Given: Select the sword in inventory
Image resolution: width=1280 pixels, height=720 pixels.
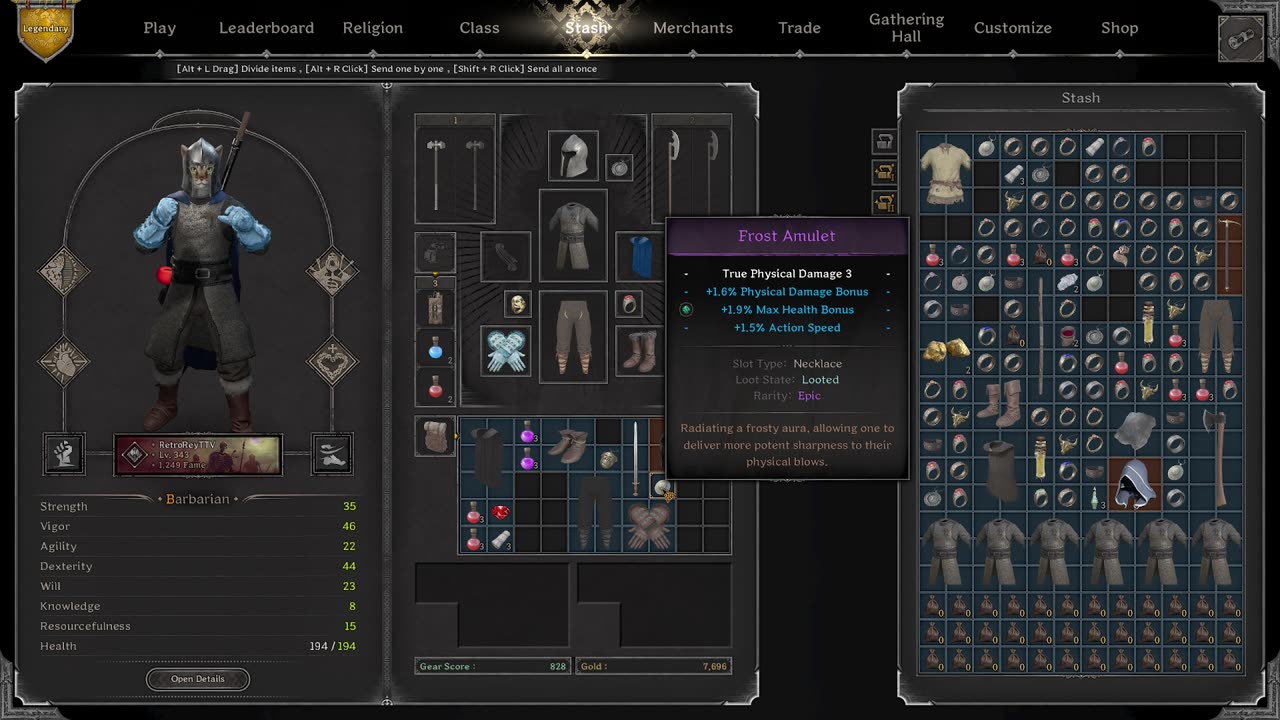Looking at the screenshot, I should [635, 457].
